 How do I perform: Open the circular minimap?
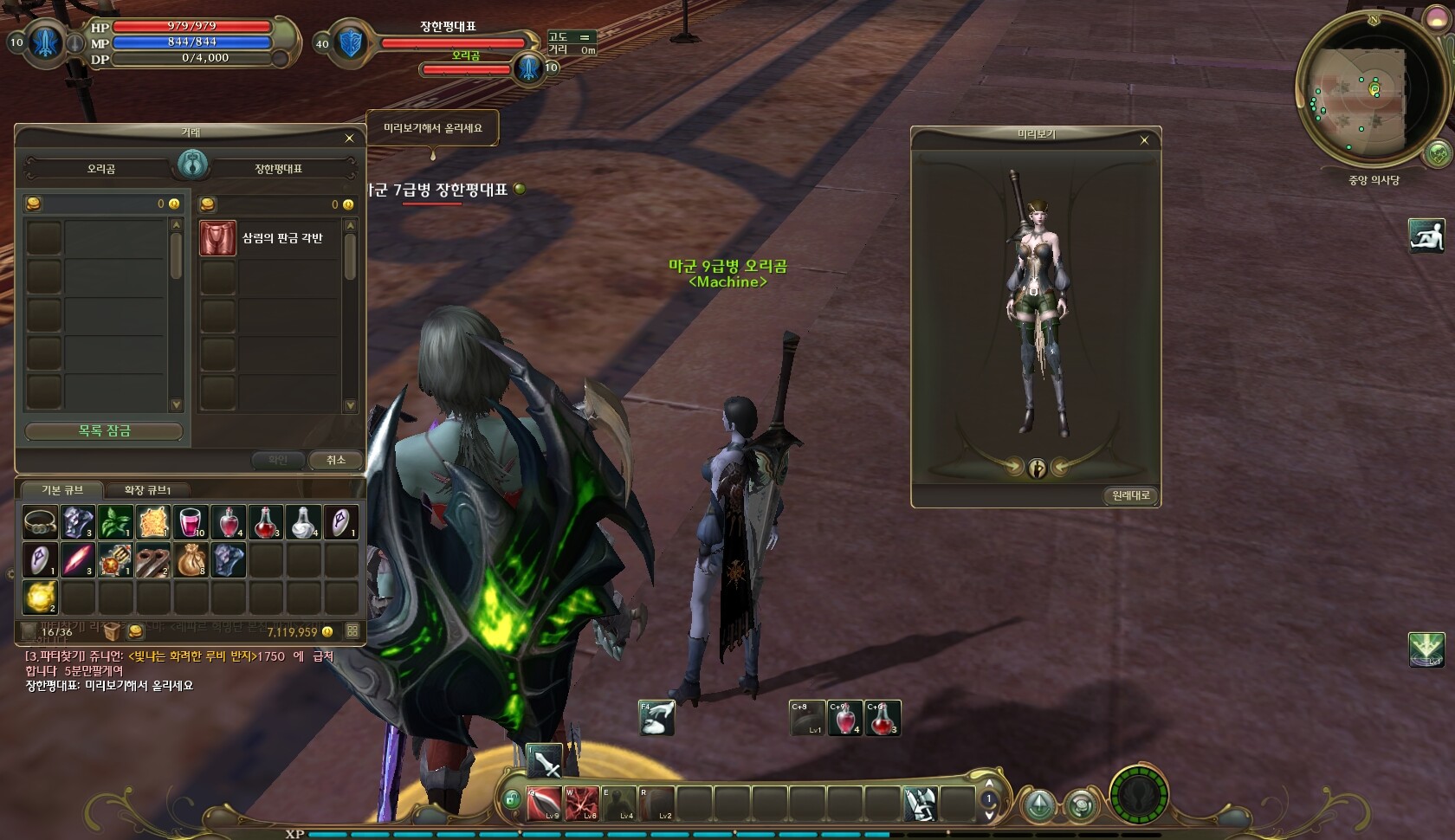[1361, 90]
